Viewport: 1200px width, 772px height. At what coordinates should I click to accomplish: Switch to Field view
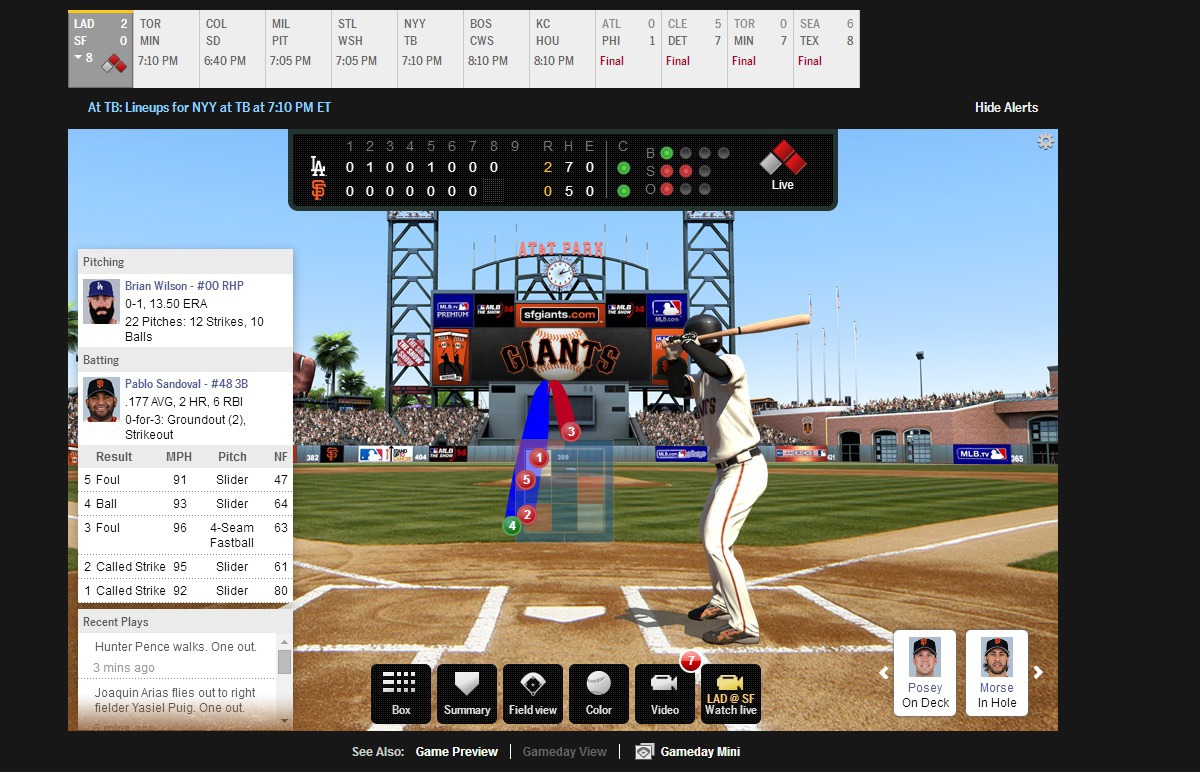[533, 693]
